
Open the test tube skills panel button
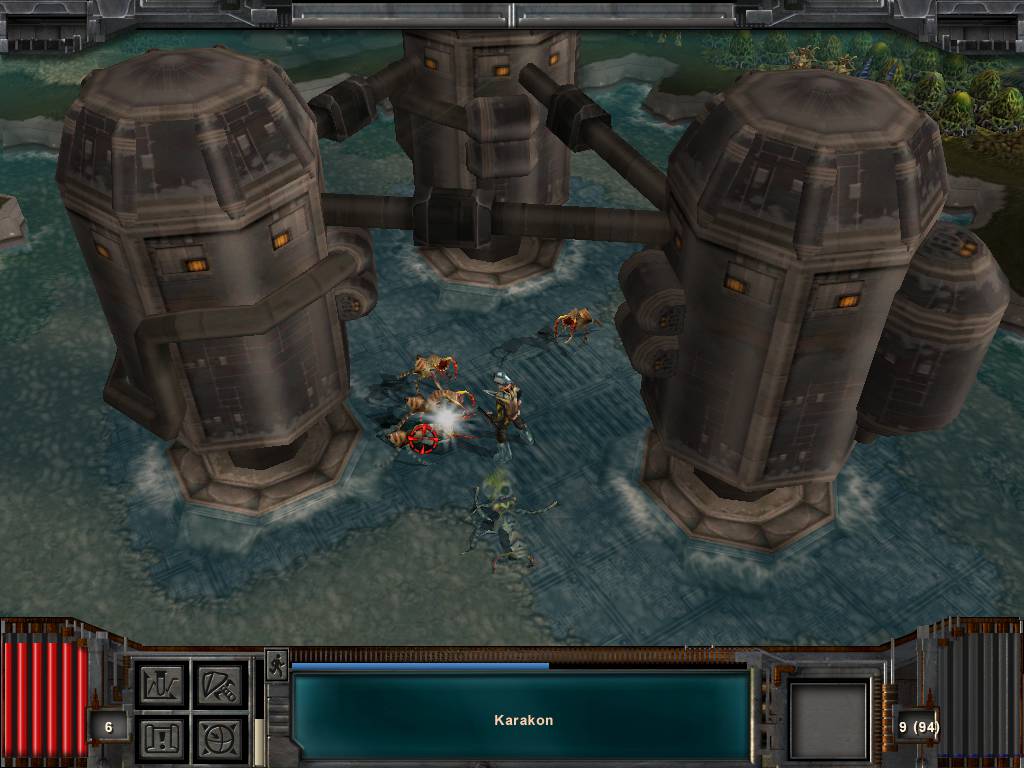coord(161,684)
